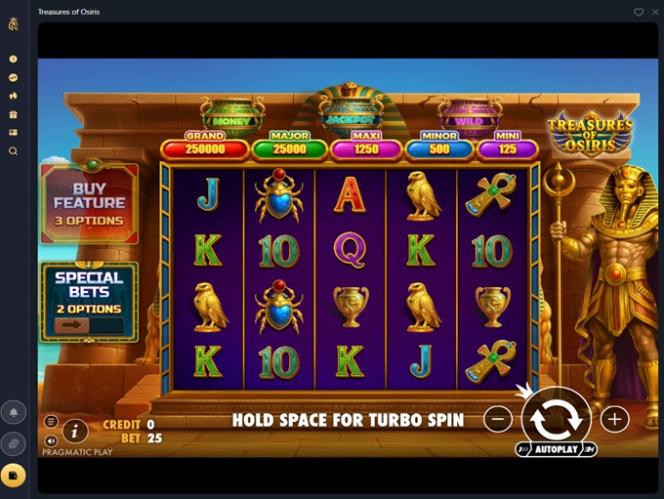Open the notifications bell in the sidebar
The width and height of the screenshot is (664, 499).
click(14, 412)
